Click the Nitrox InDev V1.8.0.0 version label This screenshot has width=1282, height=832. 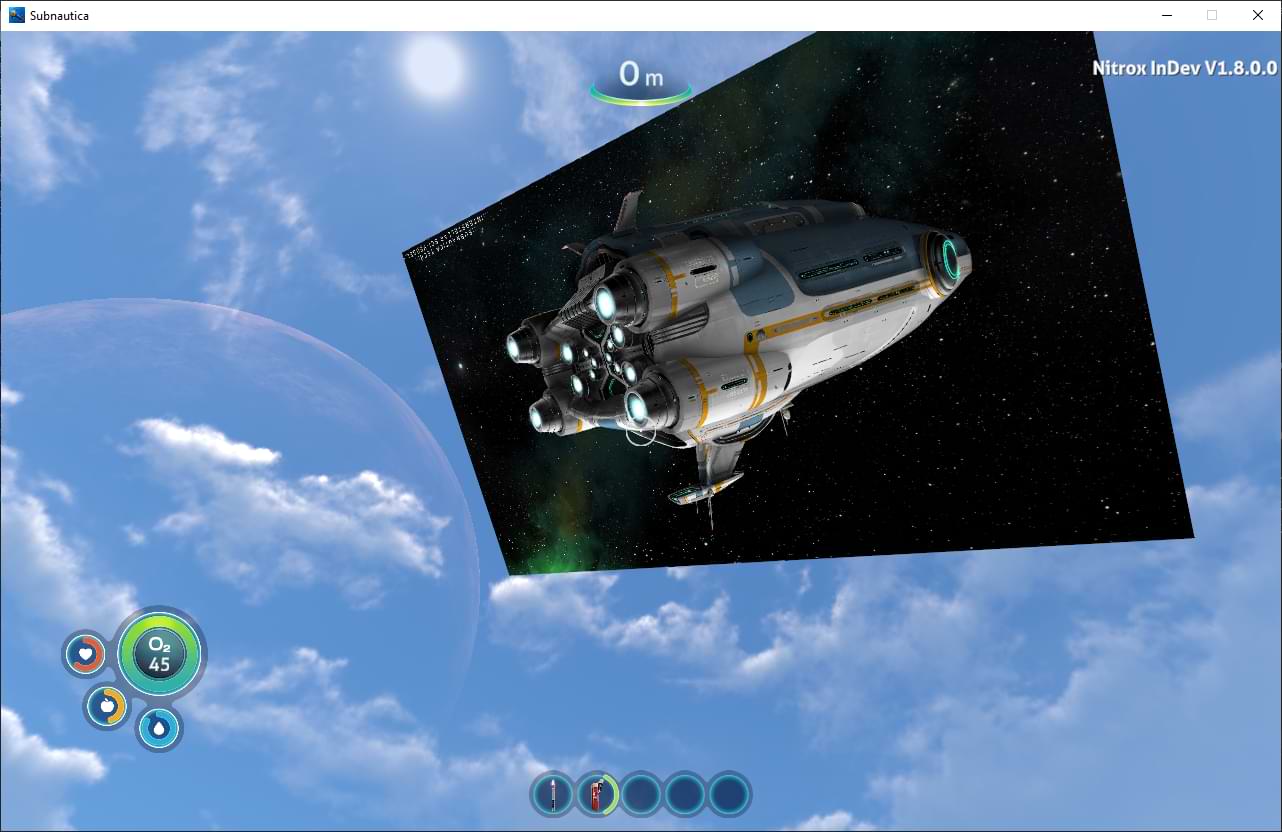coord(1185,68)
